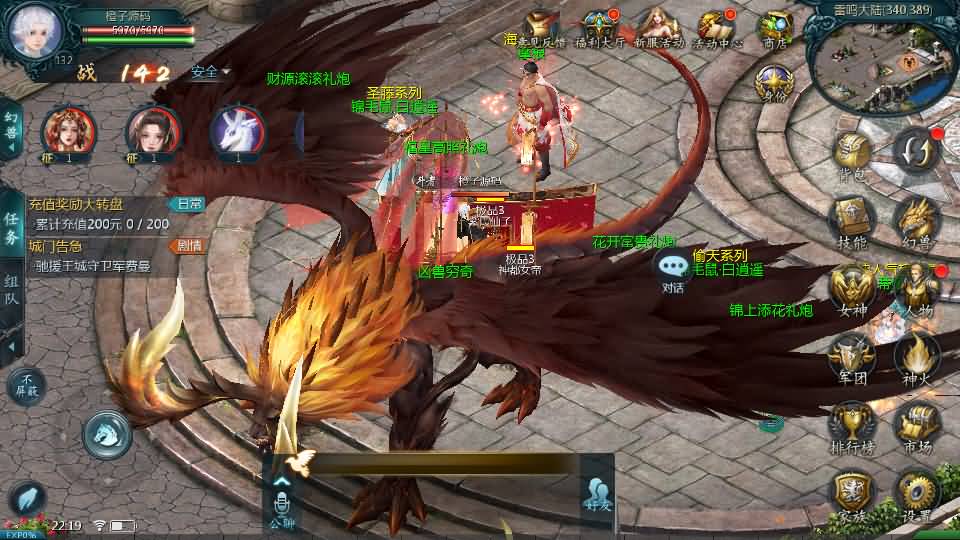The image size is (960, 540).
Task: Open the 好友 friends list
Action: pos(597,494)
